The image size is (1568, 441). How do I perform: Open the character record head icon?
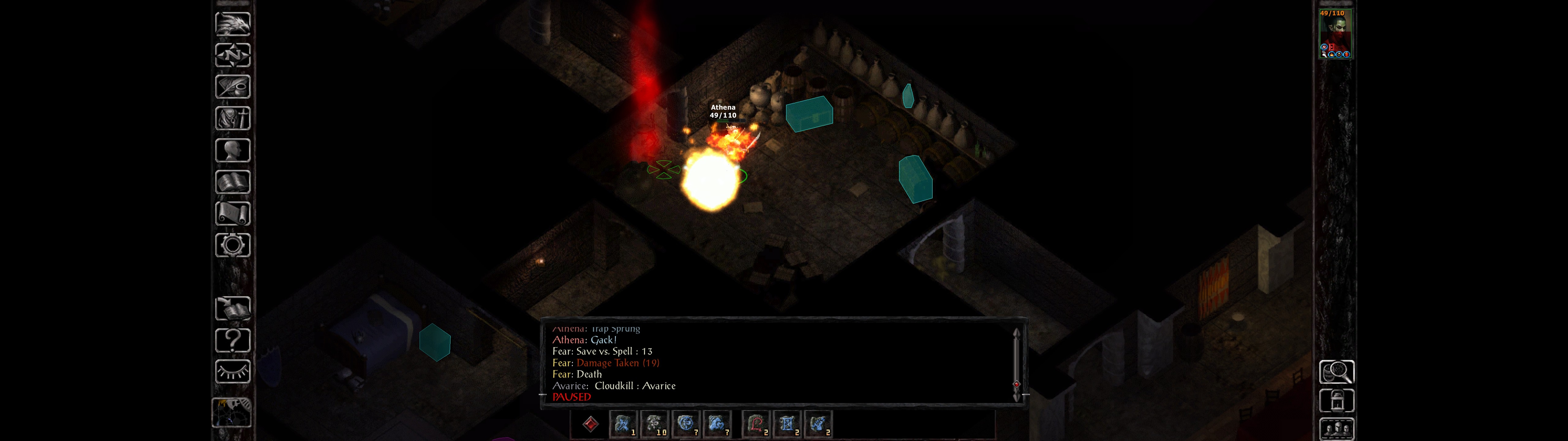(232, 150)
